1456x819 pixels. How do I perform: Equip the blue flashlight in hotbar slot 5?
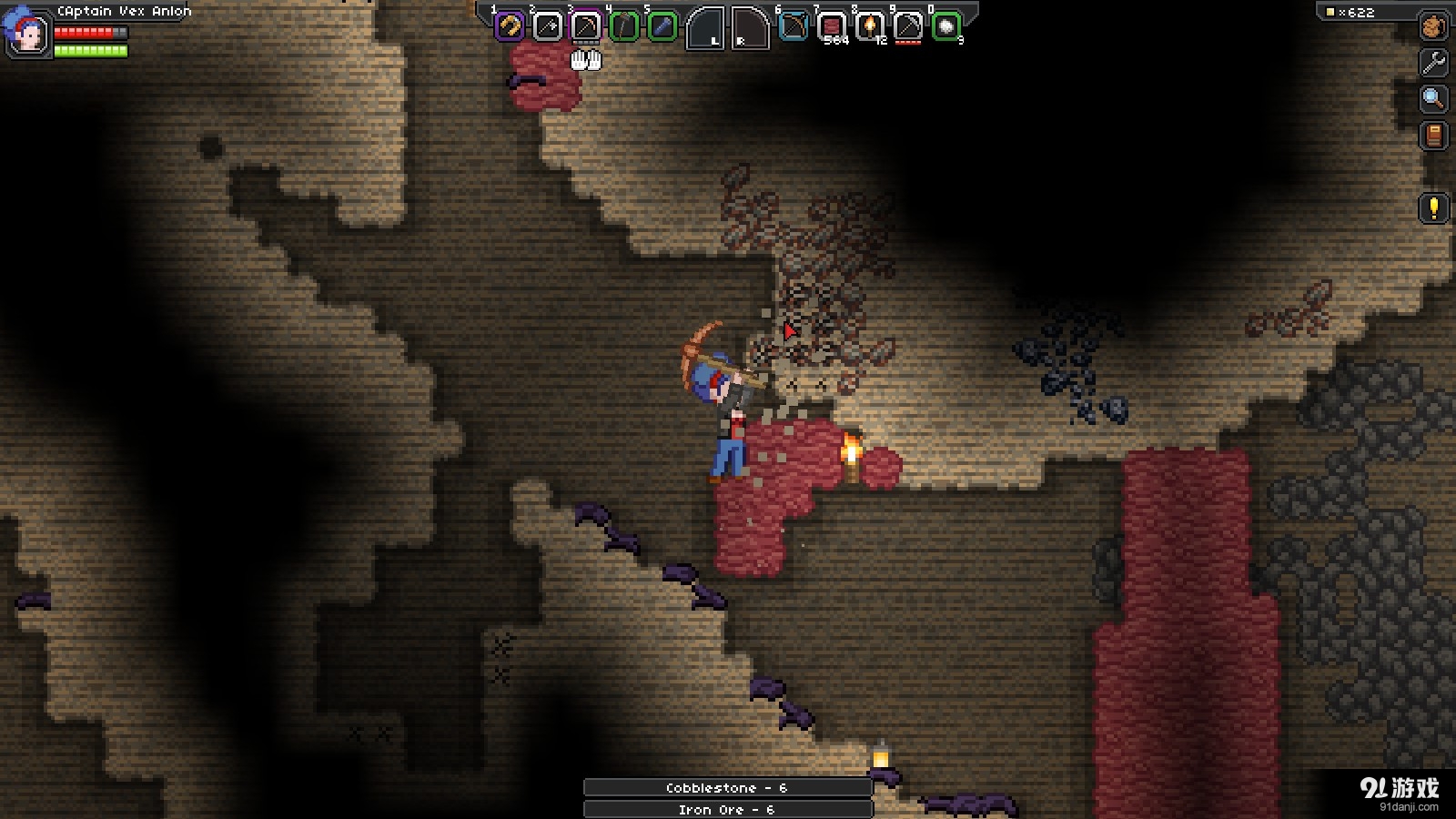pos(662,27)
